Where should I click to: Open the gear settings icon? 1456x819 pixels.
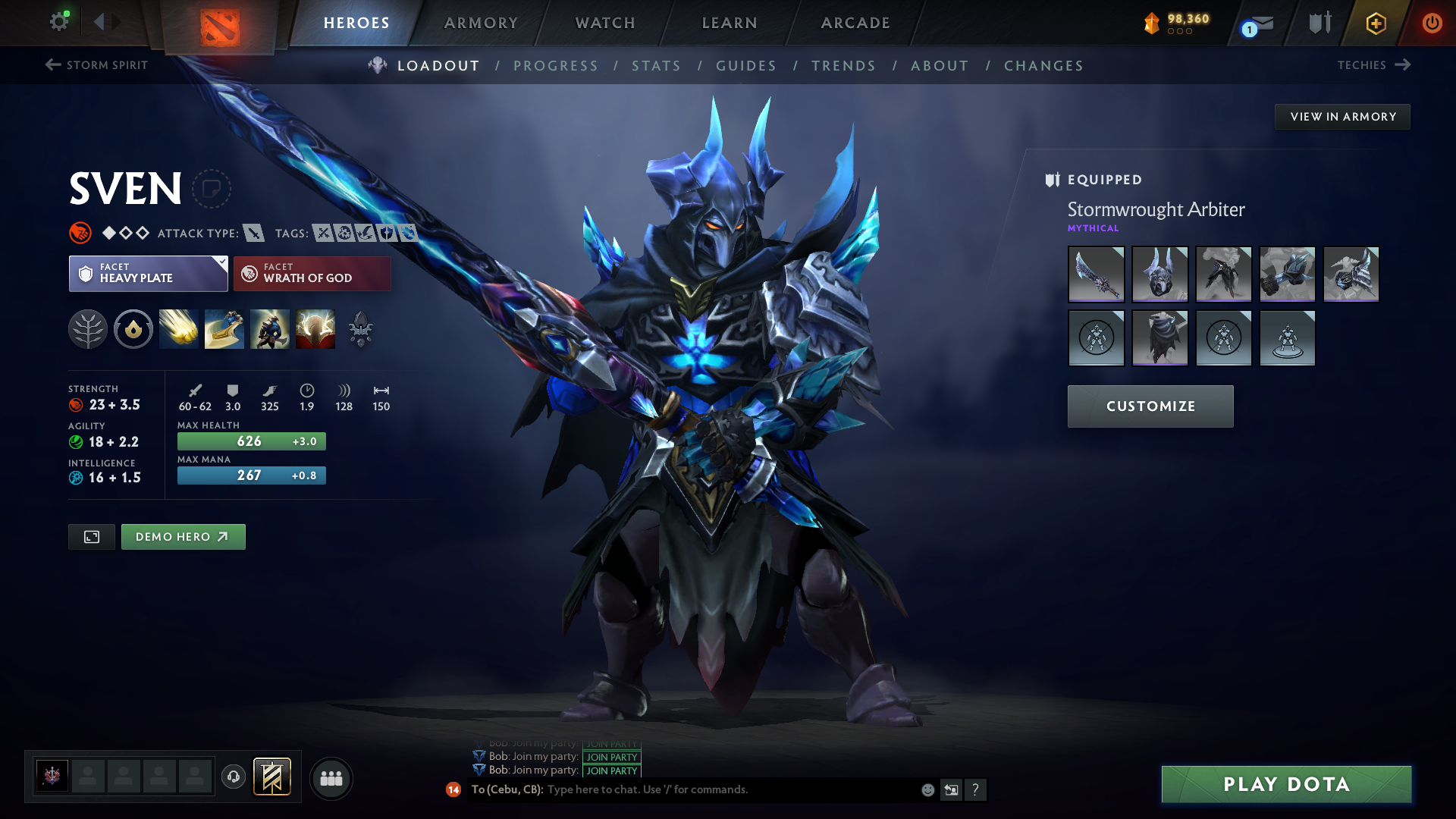[58, 21]
